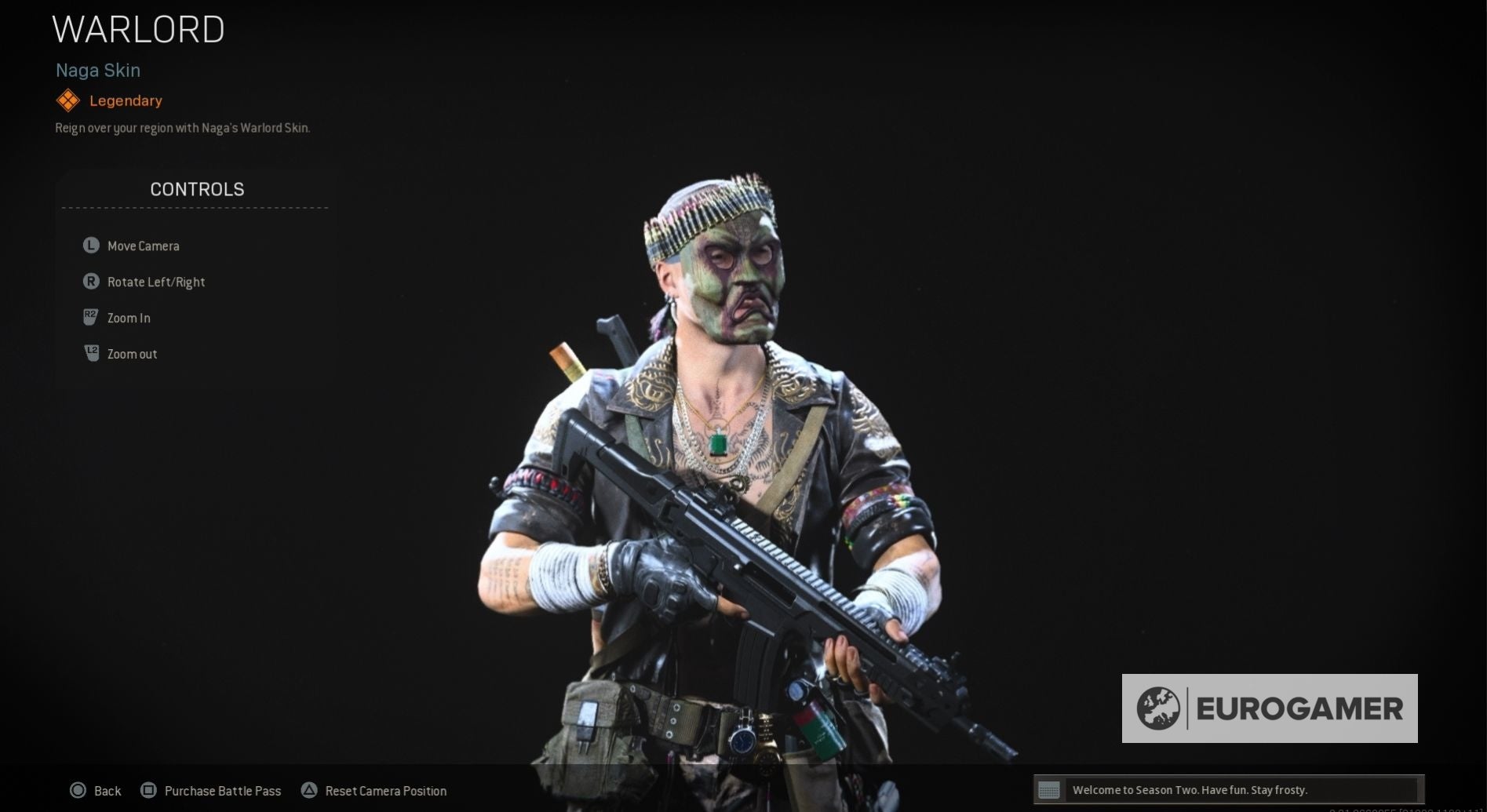Click Purchase Battle Pass
This screenshot has width=1487, height=812.
(x=223, y=791)
